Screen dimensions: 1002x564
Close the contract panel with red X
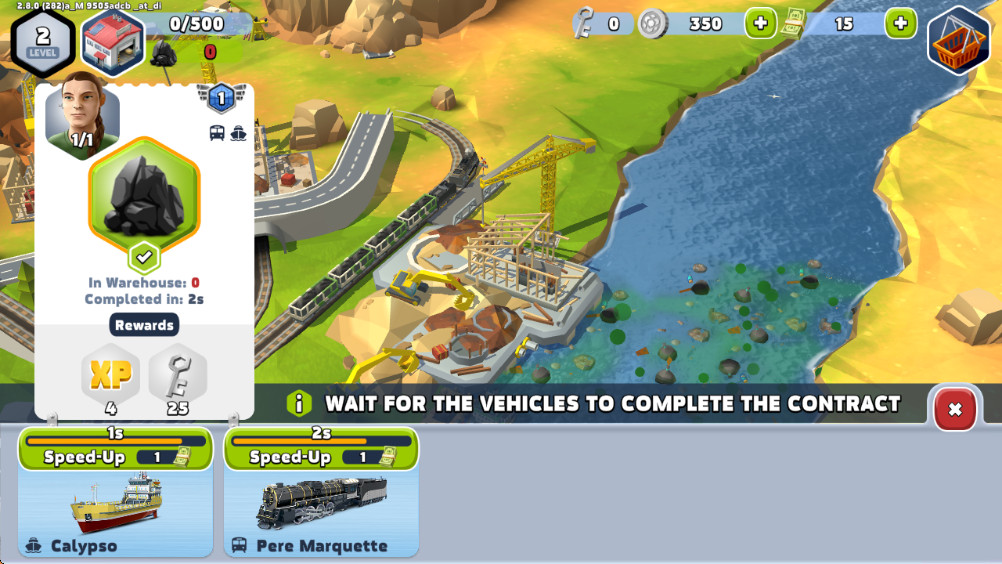click(954, 408)
